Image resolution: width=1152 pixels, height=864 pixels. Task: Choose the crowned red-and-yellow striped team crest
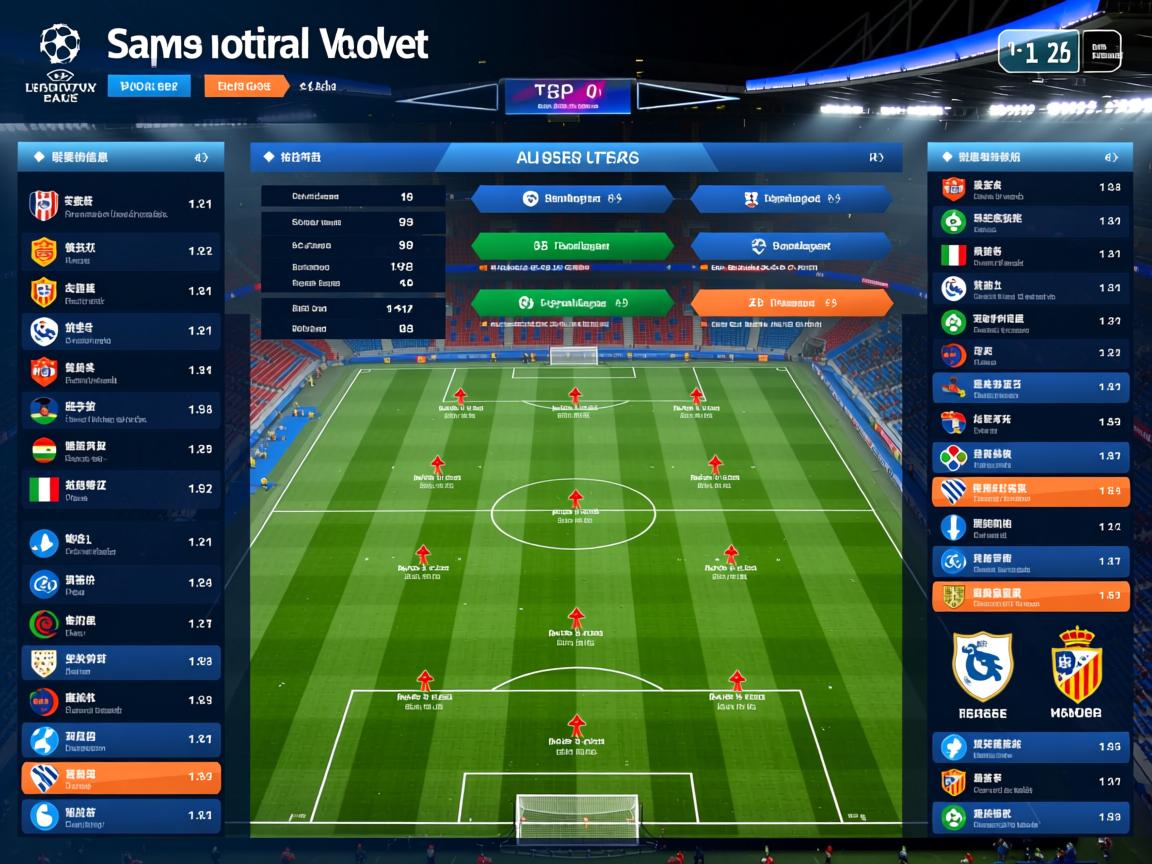coord(1076,666)
